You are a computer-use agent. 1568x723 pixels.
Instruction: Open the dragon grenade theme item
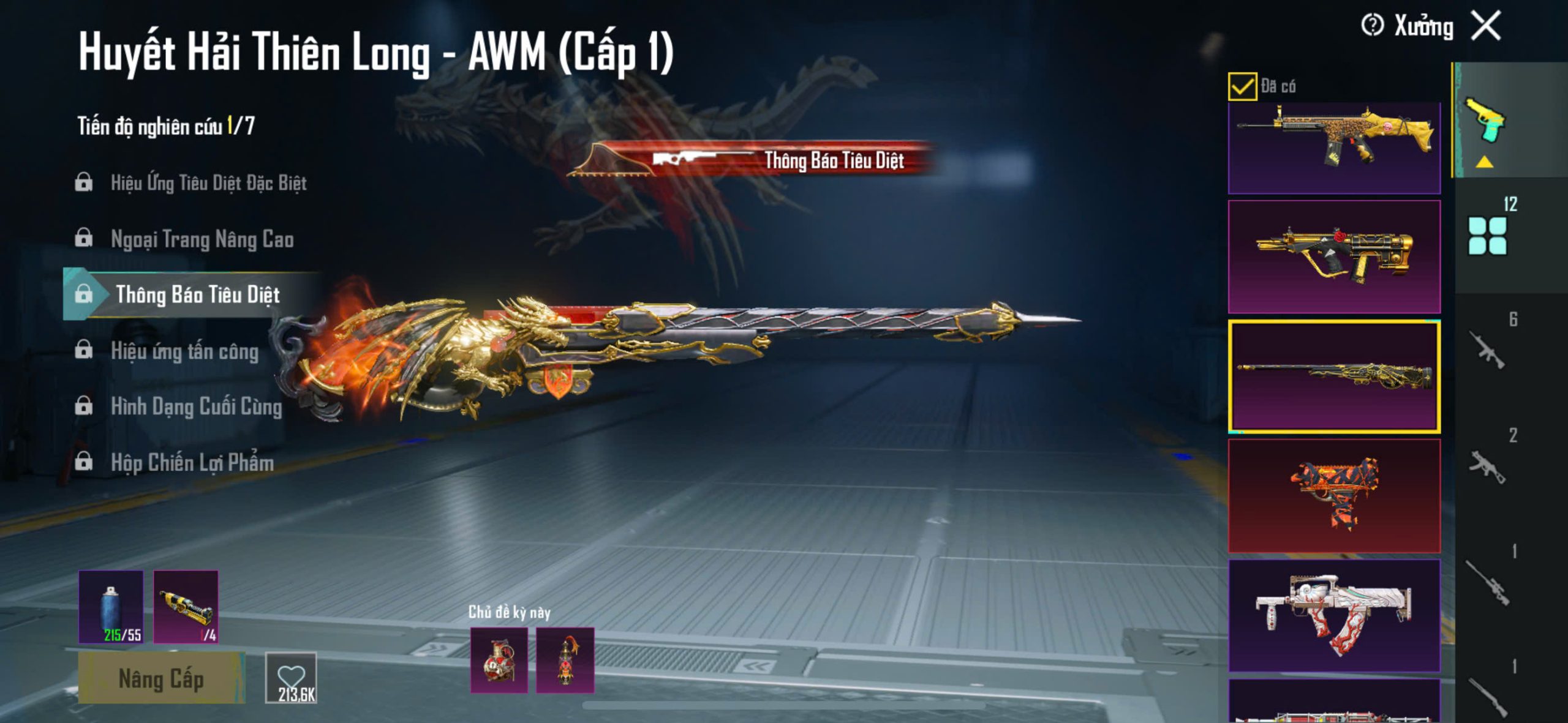point(499,660)
